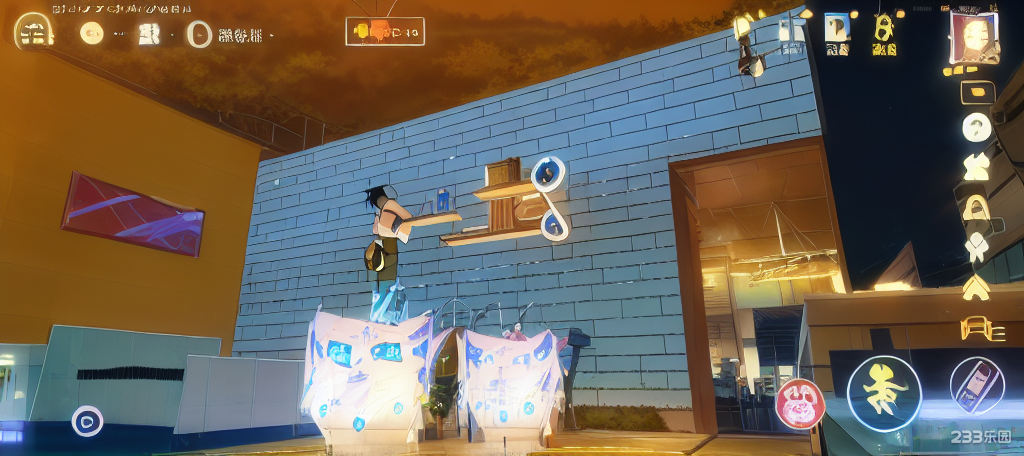Screen dimensions: 1024x456
Task: Tap the white ring icon in the top-left bar
Action: (200, 34)
